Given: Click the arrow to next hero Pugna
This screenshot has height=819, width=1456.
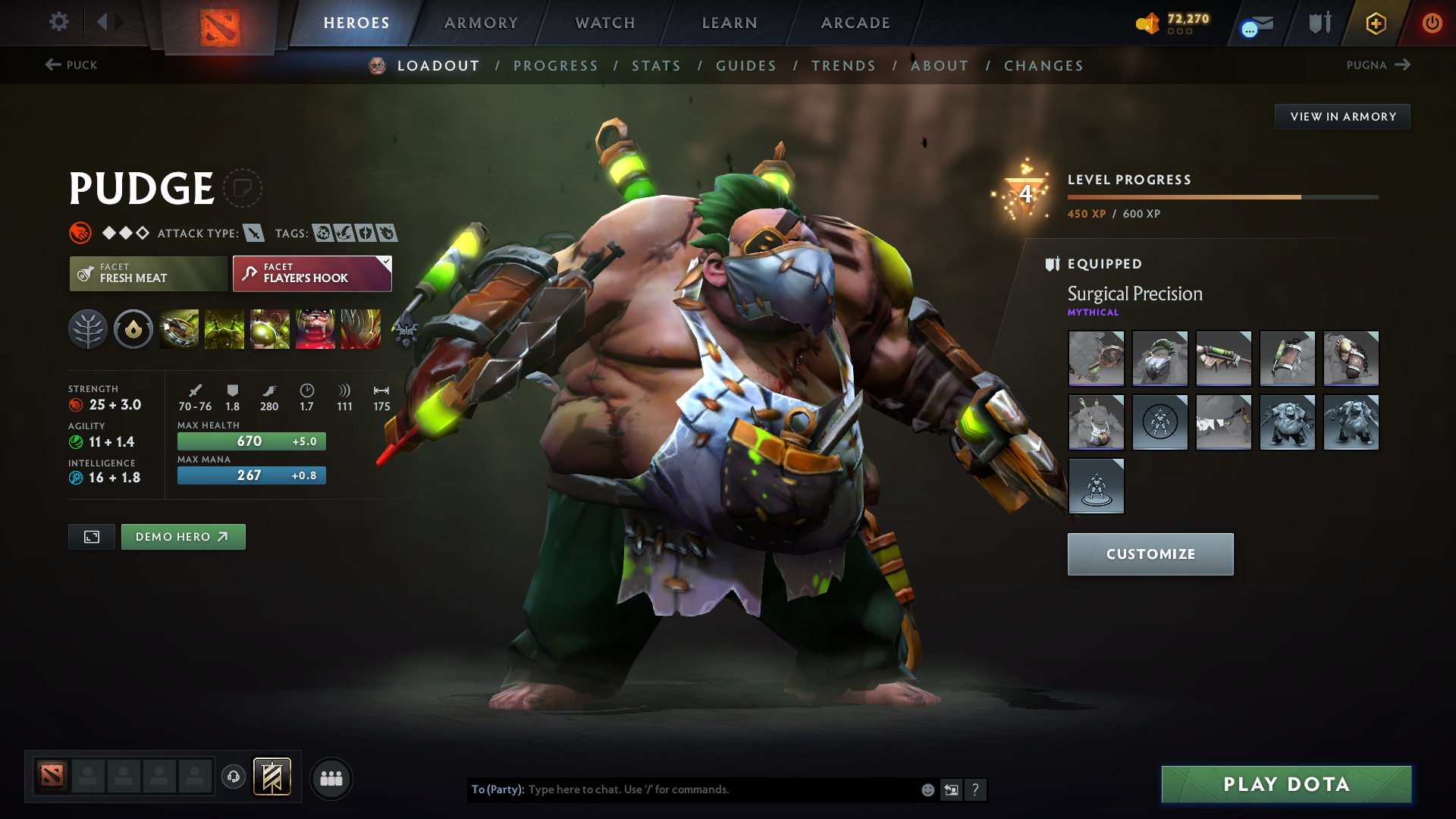Looking at the screenshot, I should (1401, 65).
